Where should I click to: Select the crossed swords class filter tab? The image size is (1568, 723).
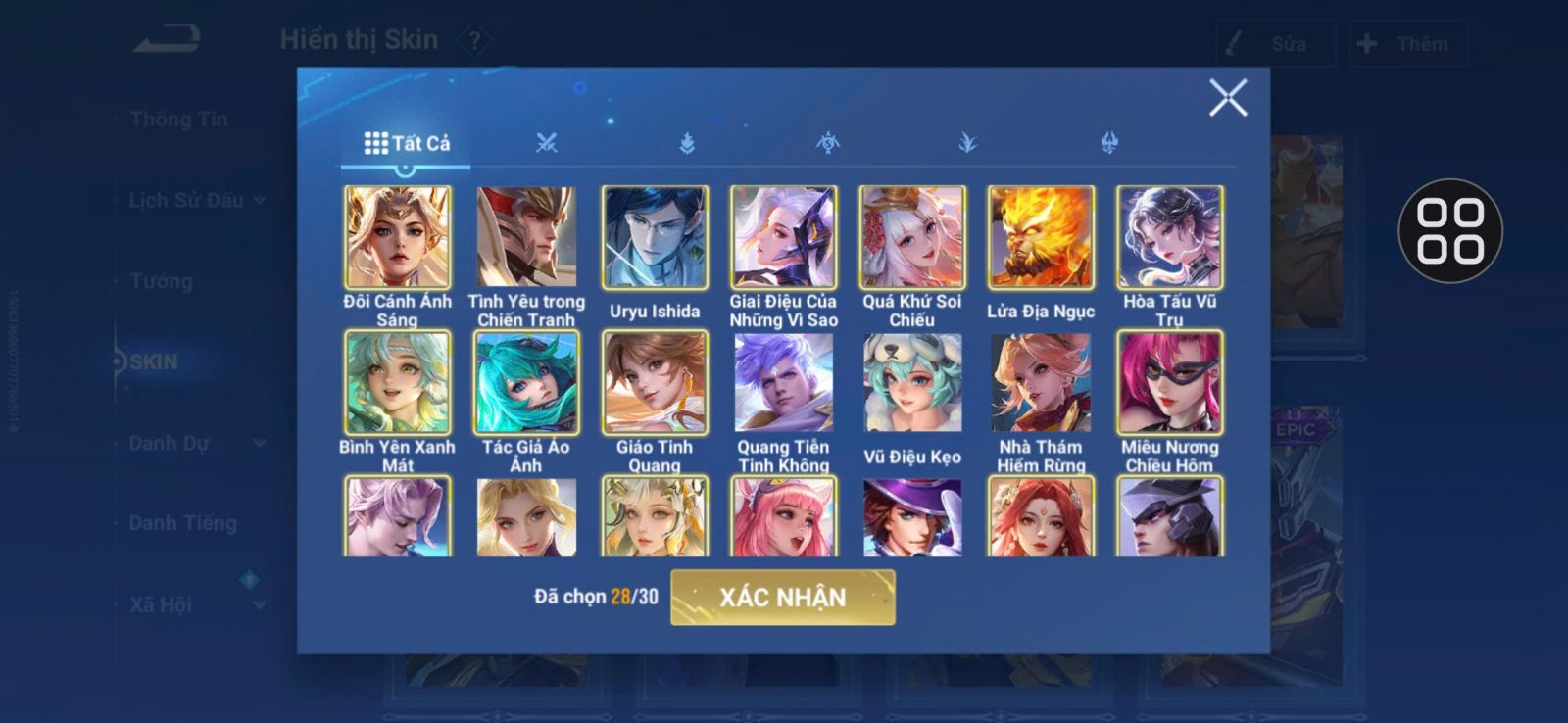coord(547,143)
